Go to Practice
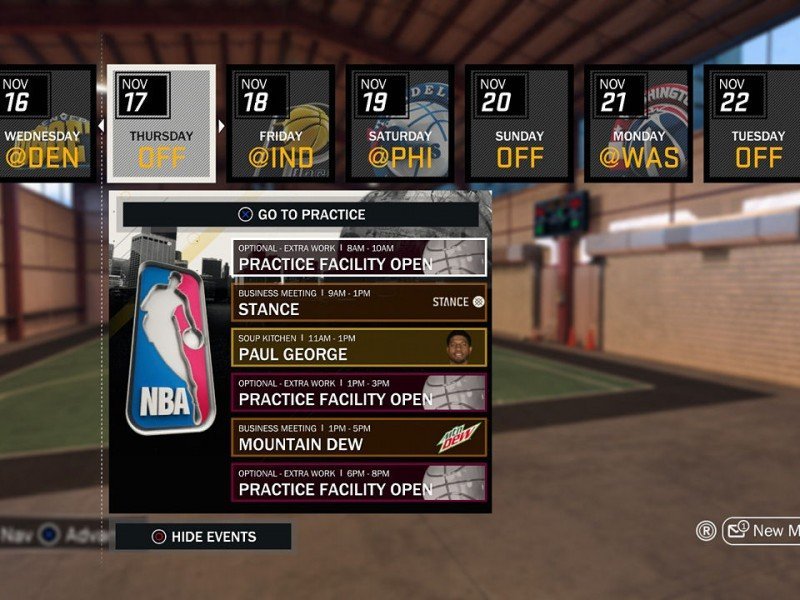This screenshot has height=600, width=800. (x=301, y=214)
